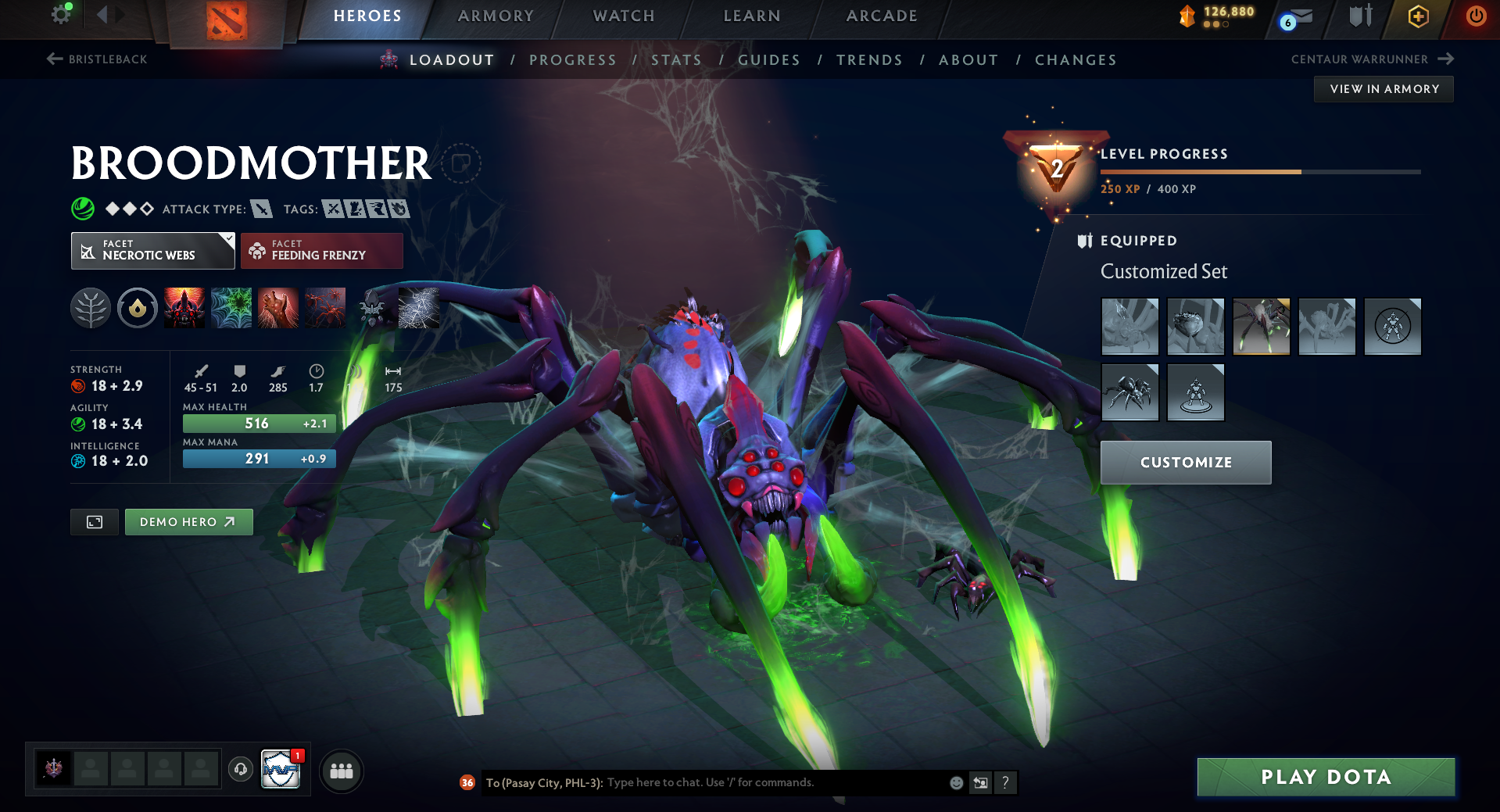
Task: Launch Demo Hero mode
Action: (x=188, y=522)
